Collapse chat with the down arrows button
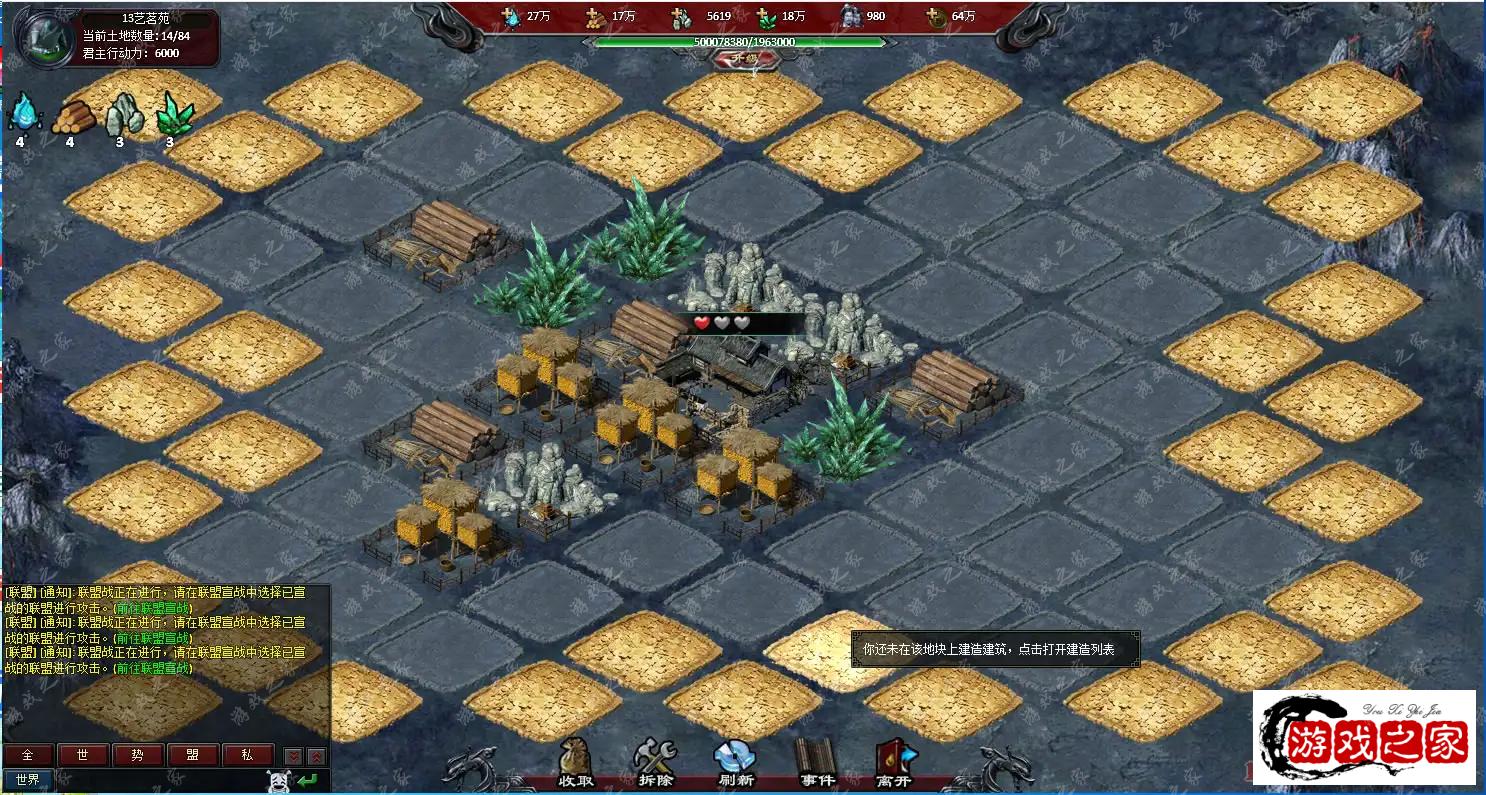This screenshot has height=795, width=1486. (293, 756)
